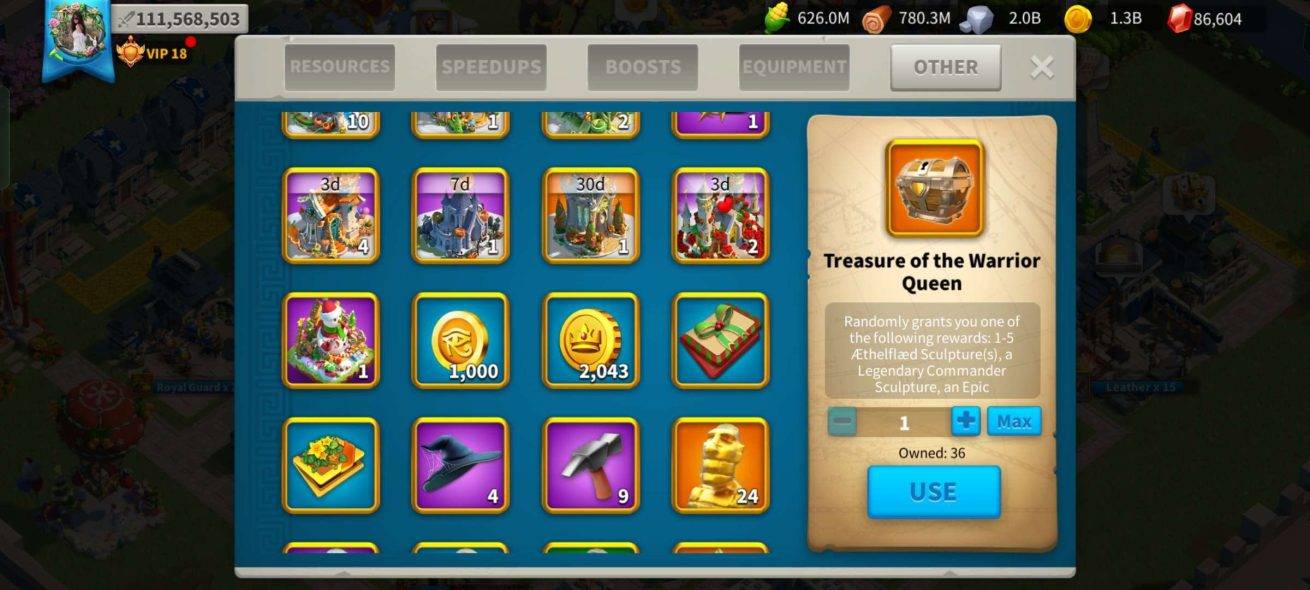Choose the Other tab
The width and height of the screenshot is (1310, 590).
click(945, 67)
